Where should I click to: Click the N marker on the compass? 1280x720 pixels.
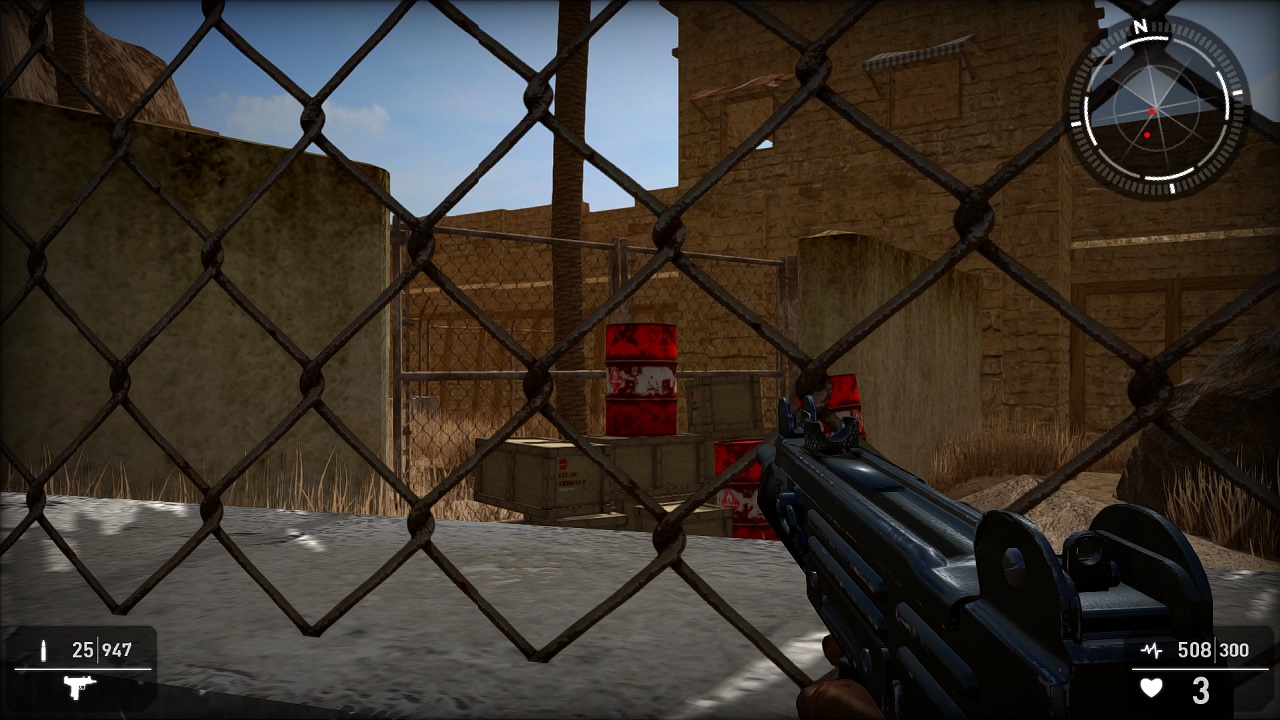1140,28
